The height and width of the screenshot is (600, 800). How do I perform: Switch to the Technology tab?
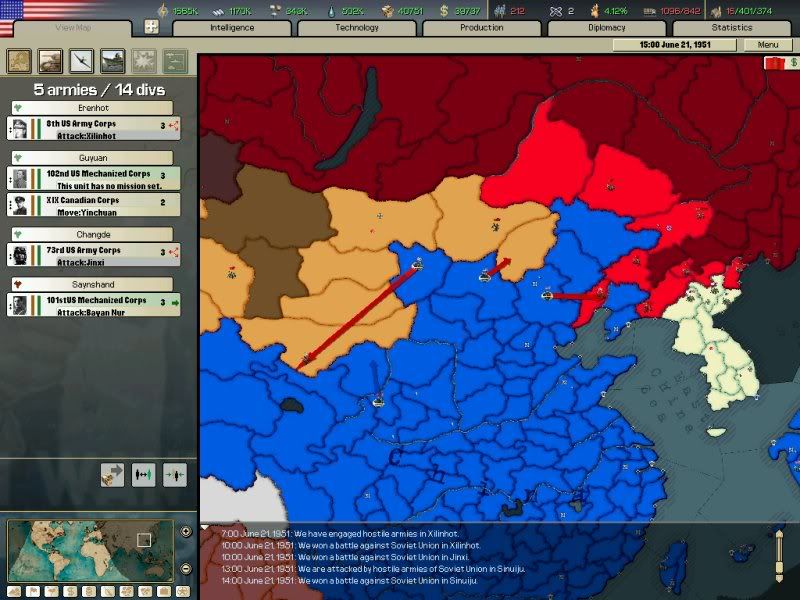(357, 28)
